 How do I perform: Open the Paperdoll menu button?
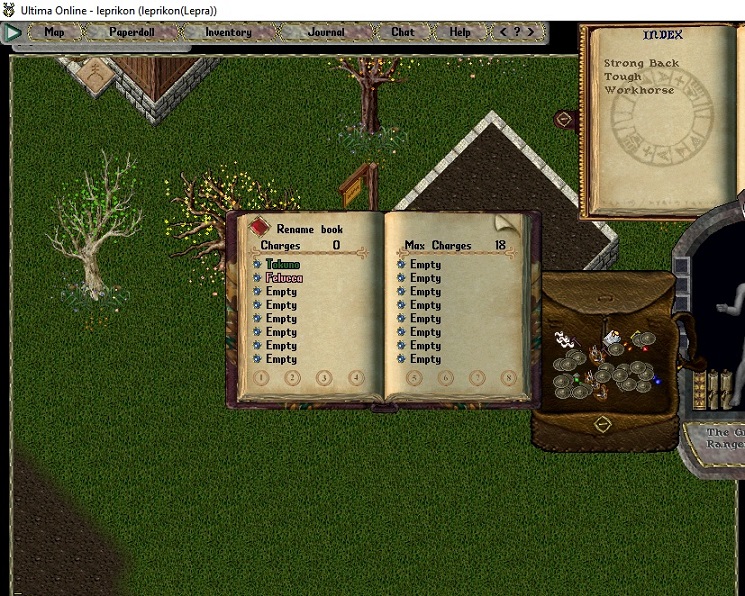point(131,32)
